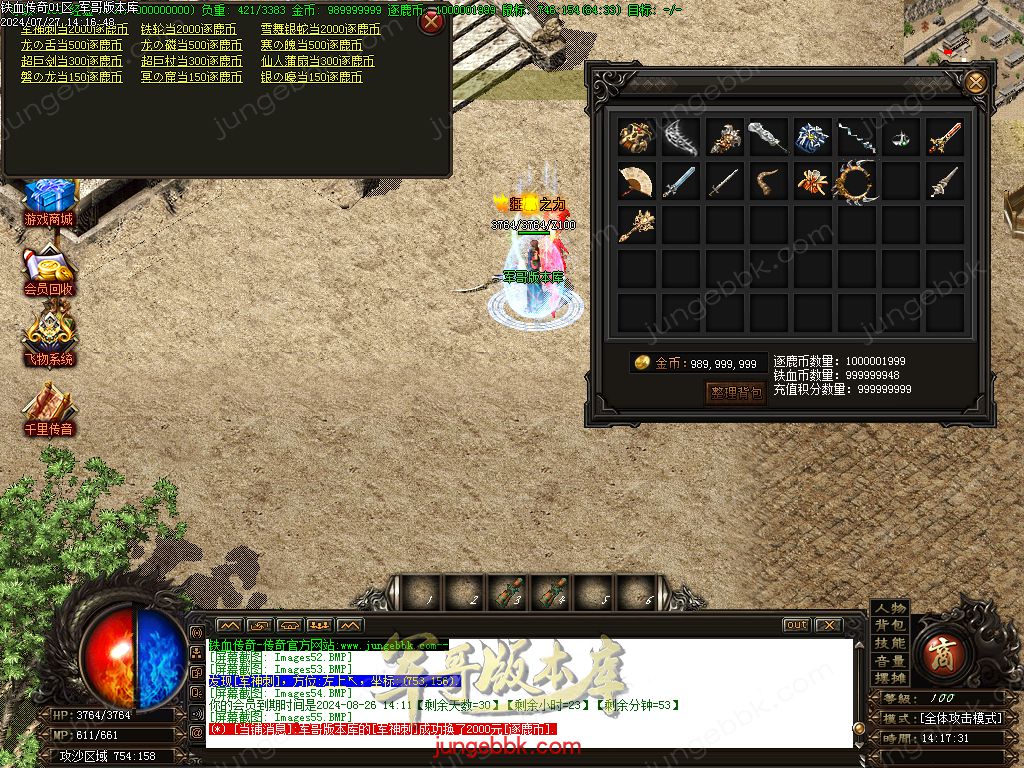Open the 会员回收 member recycle icon
The height and width of the screenshot is (768, 1024).
tap(49, 271)
